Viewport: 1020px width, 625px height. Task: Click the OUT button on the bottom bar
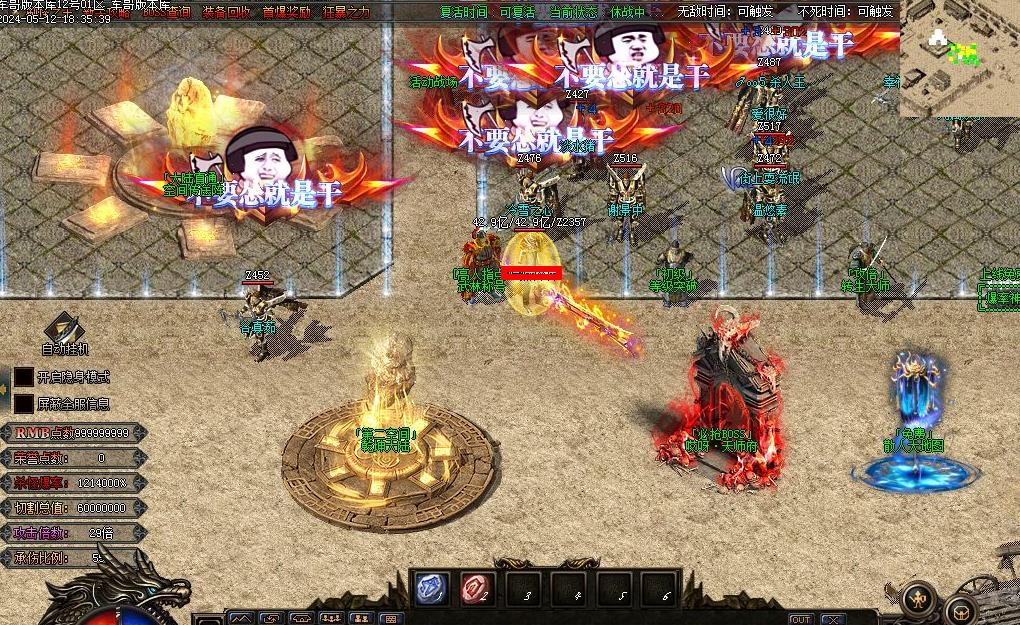pyautogui.click(x=801, y=619)
